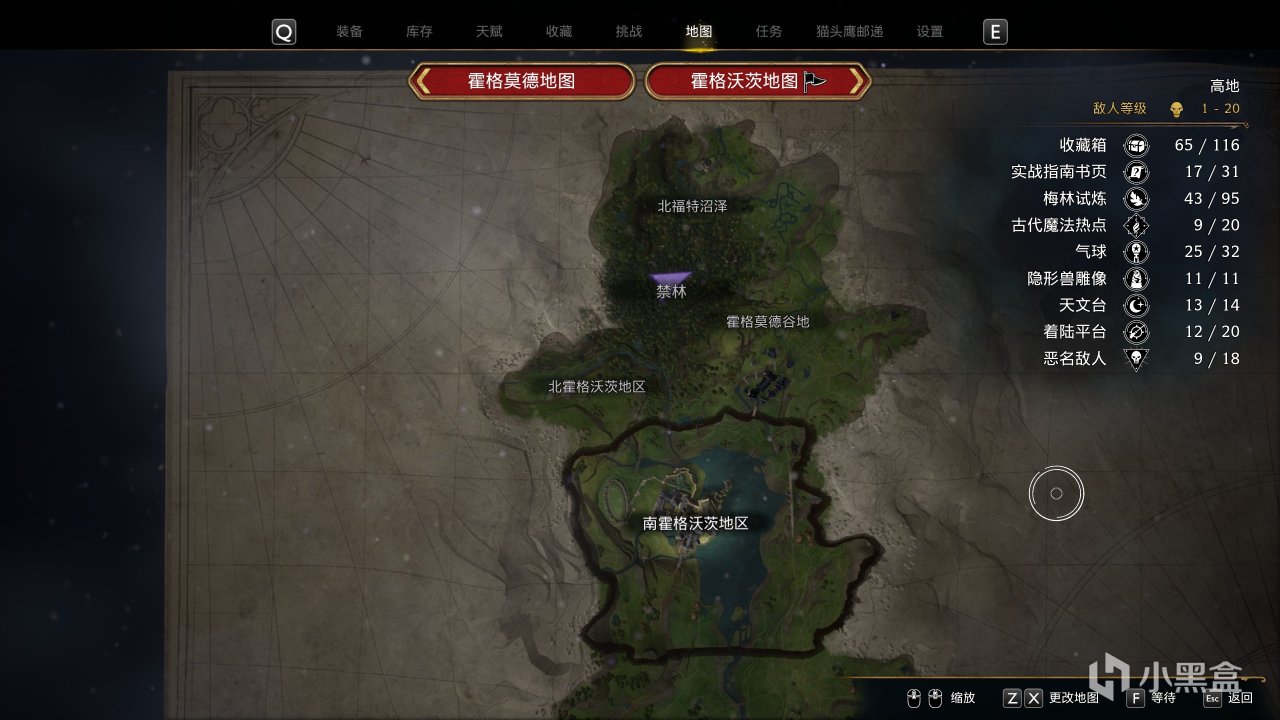
Task: Switch to the 装备 tab
Action: point(348,31)
